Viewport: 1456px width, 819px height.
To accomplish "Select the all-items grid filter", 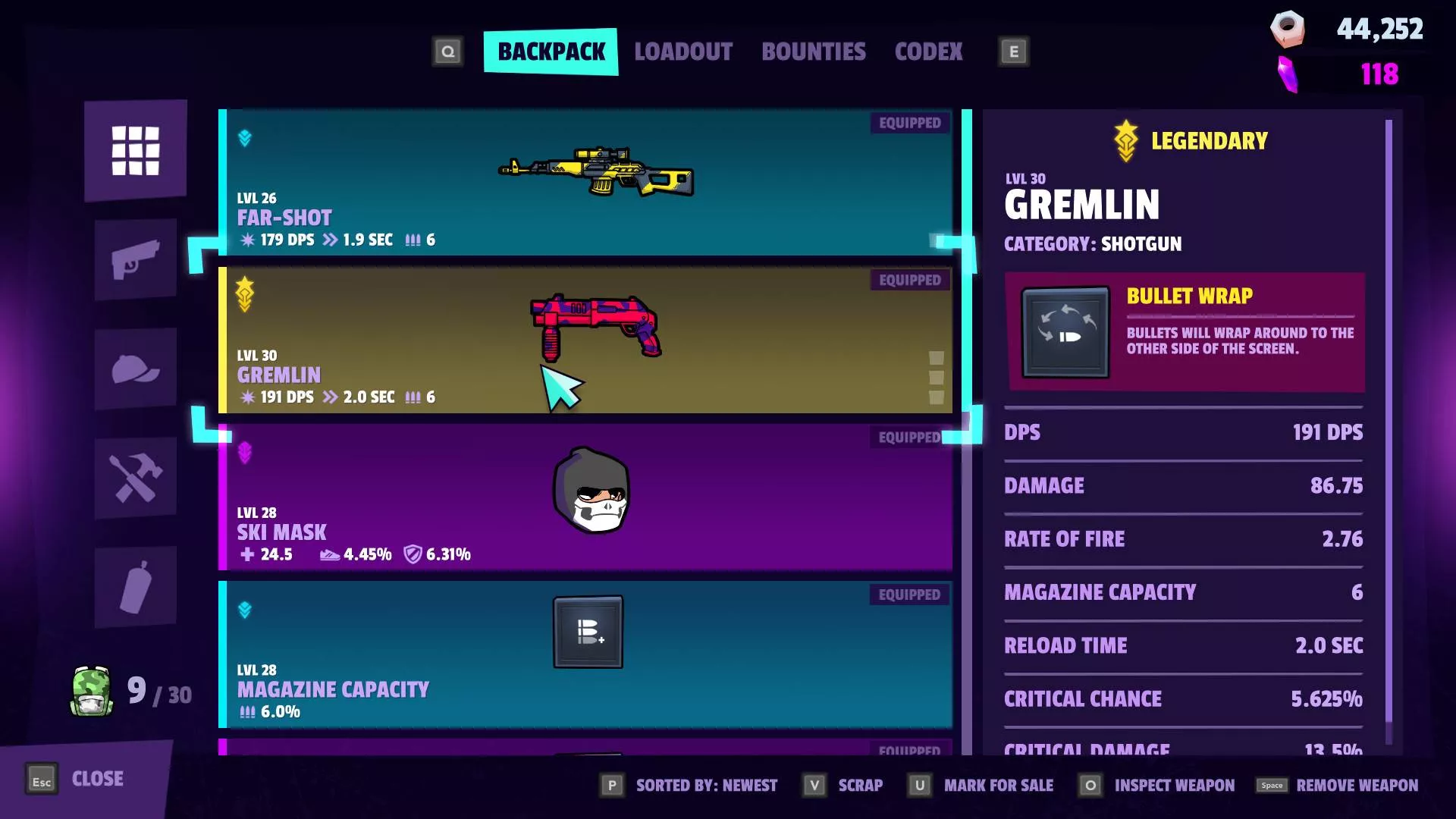I will click(x=136, y=150).
